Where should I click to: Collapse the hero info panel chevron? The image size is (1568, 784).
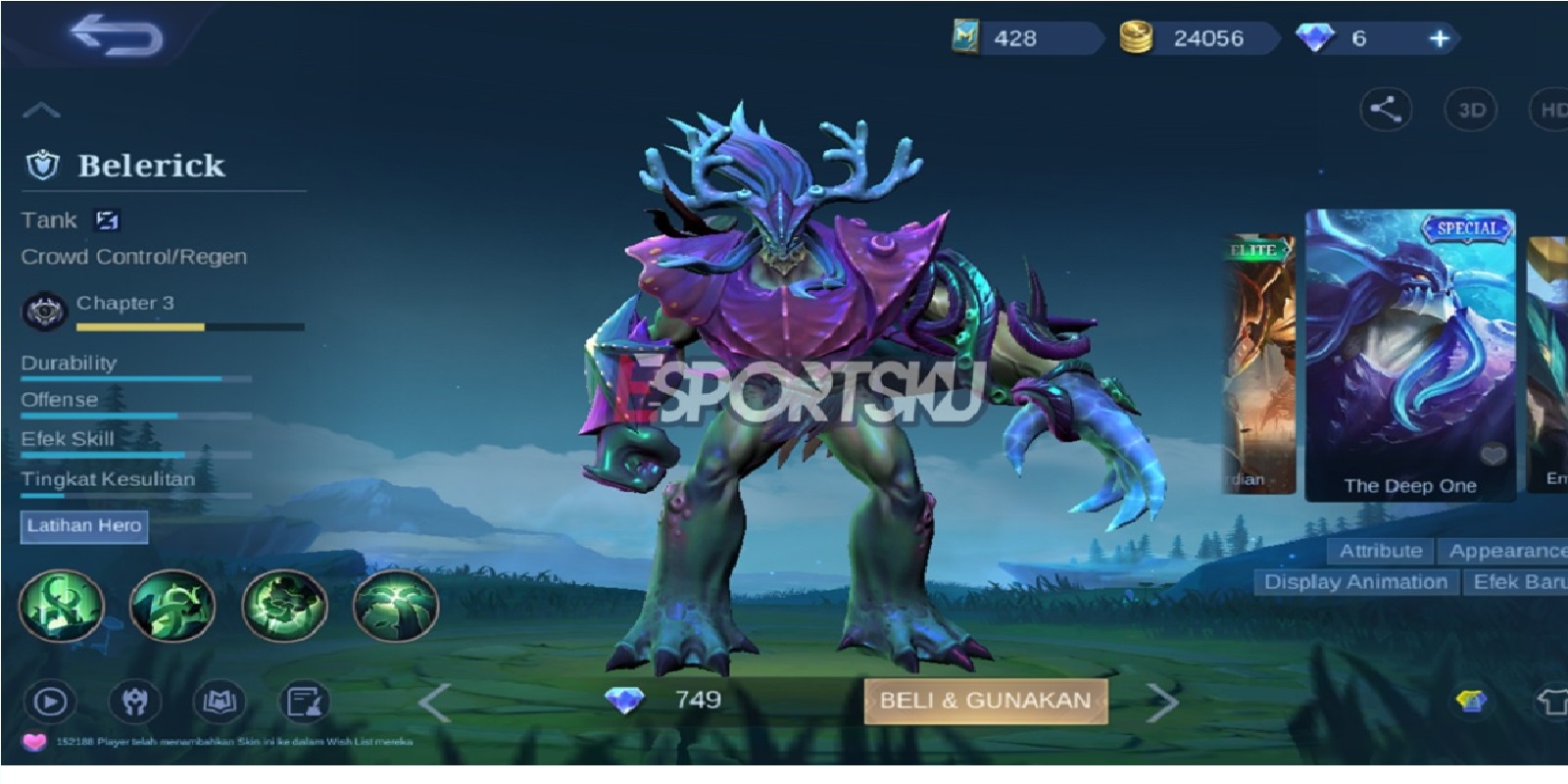[x=41, y=108]
